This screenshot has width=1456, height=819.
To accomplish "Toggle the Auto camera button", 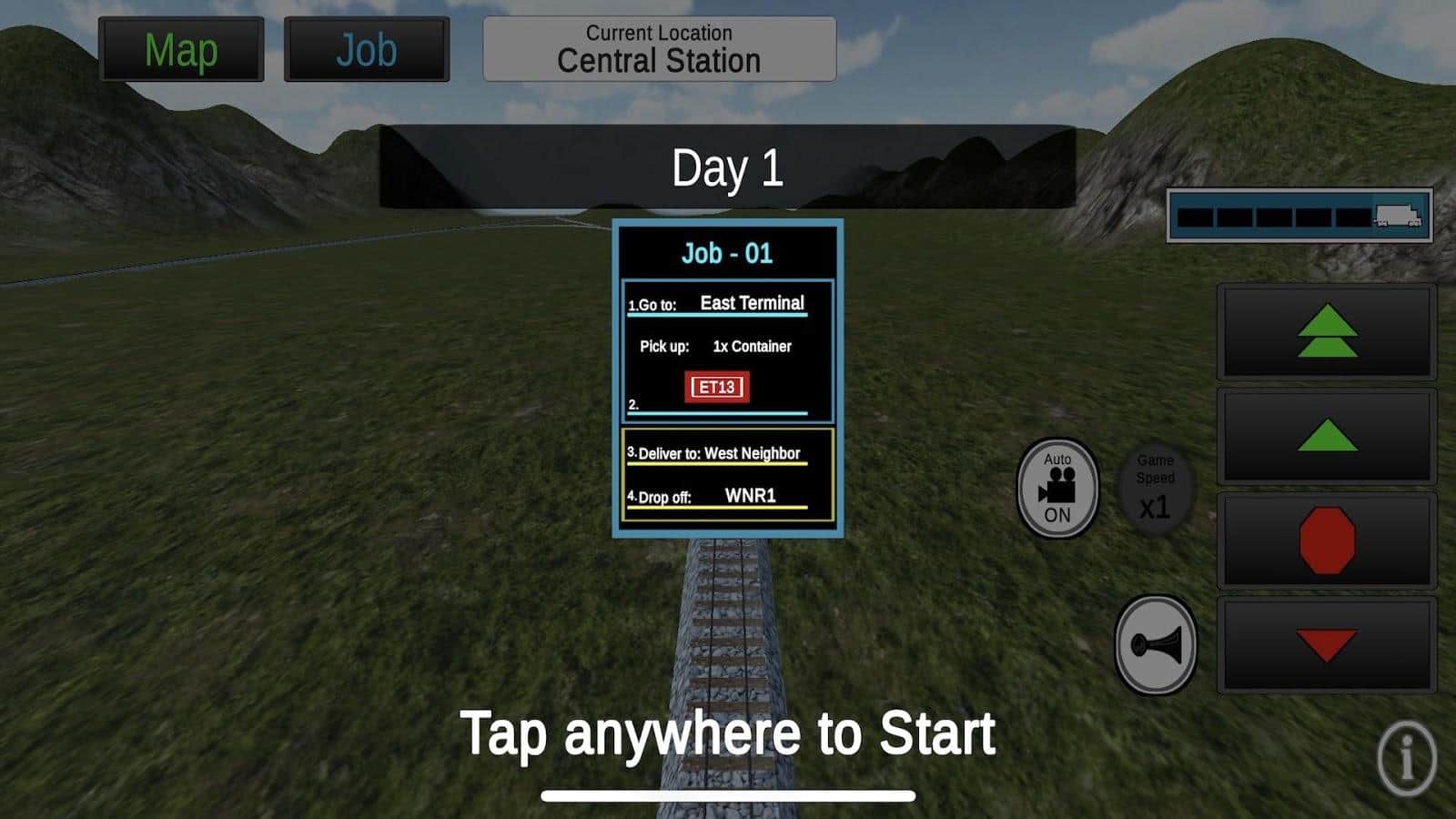I will pos(1057,488).
